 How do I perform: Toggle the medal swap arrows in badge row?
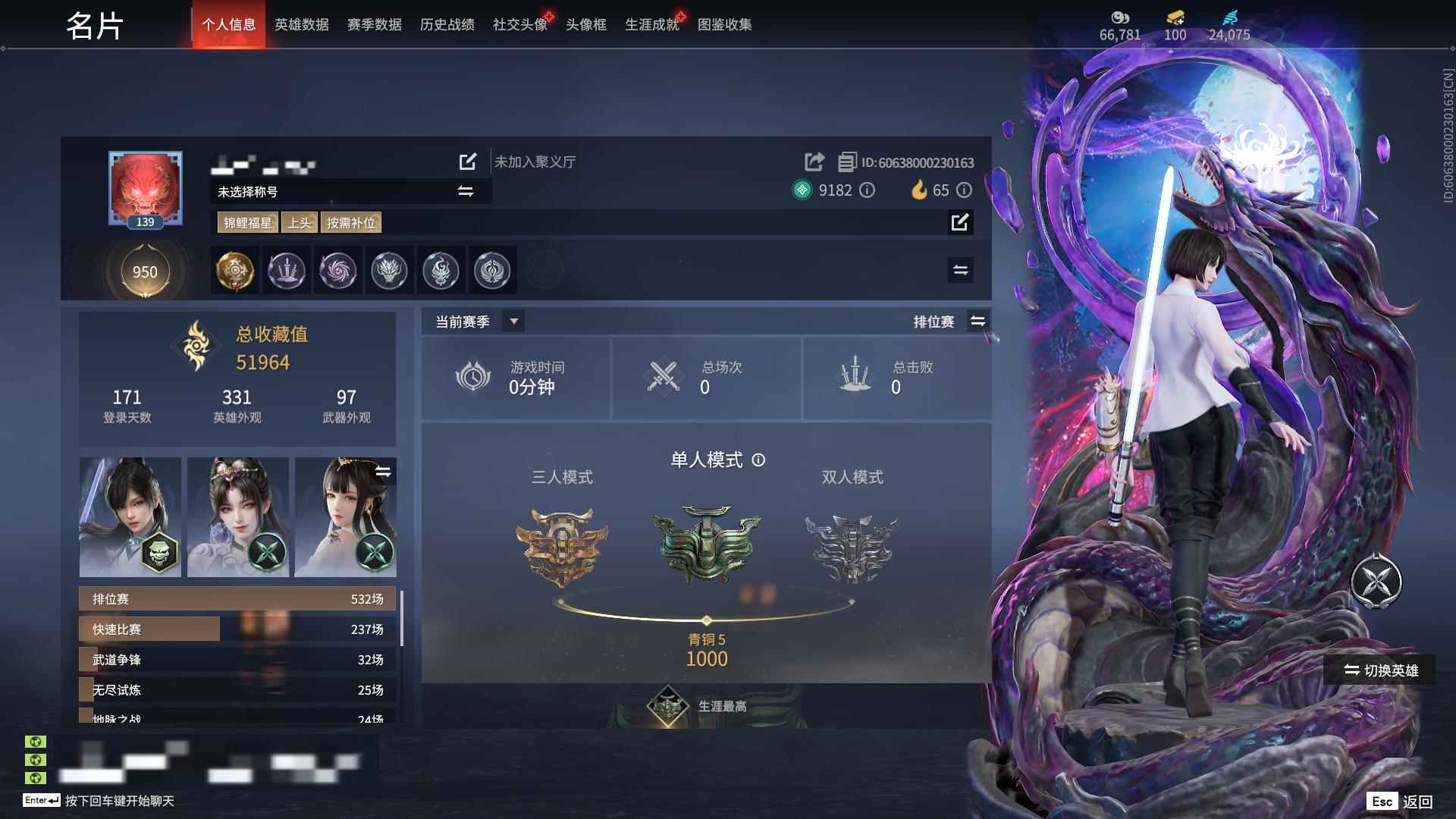point(960,270)
